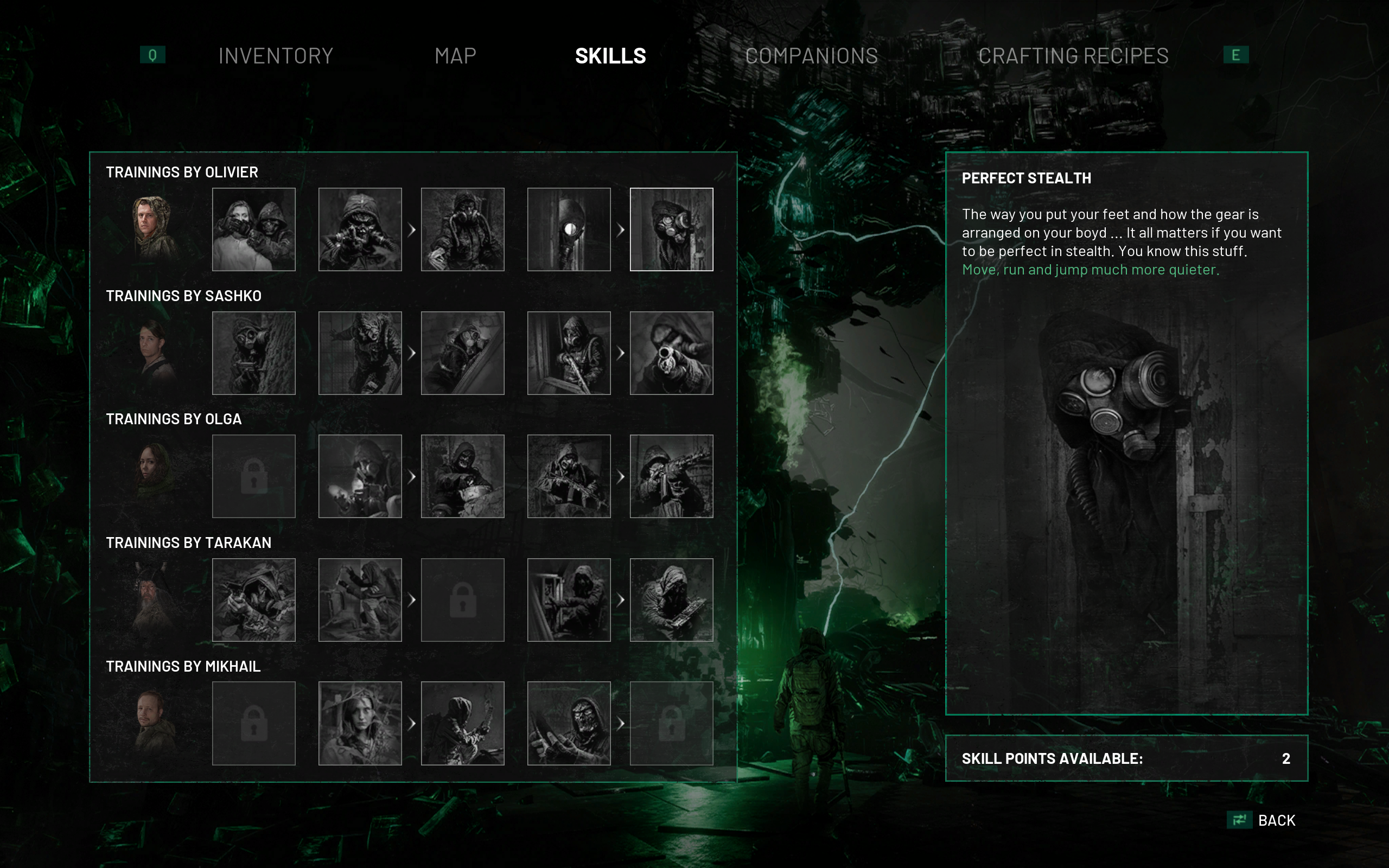Switch to the Inventory tab
The image size is (1389, 868).
click(x=276, y=56)
